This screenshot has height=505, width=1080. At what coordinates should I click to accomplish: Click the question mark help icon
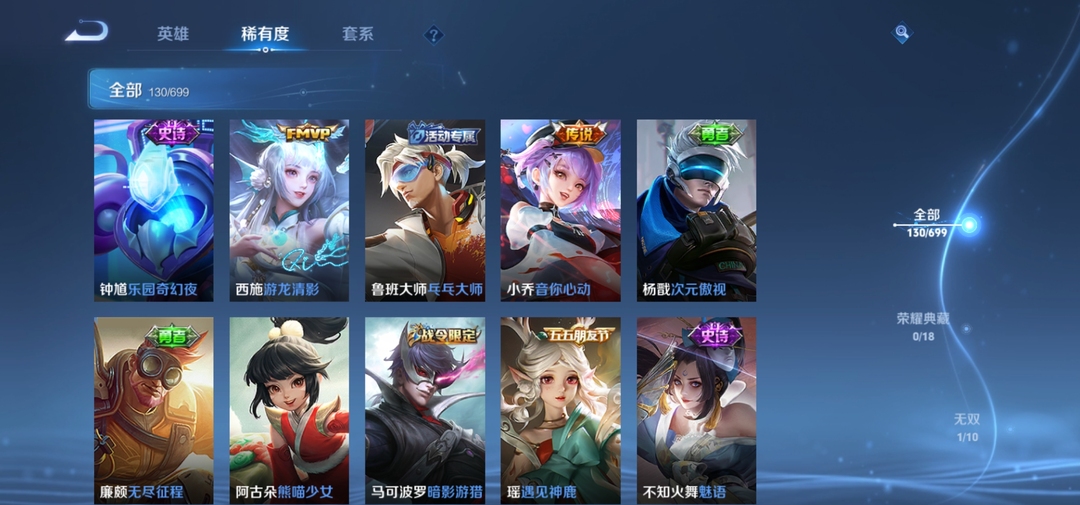(x=433, y=35)
